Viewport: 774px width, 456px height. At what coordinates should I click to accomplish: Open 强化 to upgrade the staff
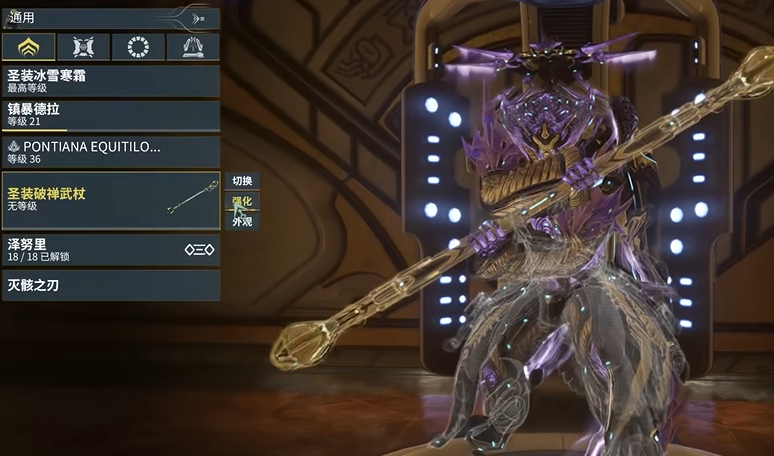coord(242,201)
